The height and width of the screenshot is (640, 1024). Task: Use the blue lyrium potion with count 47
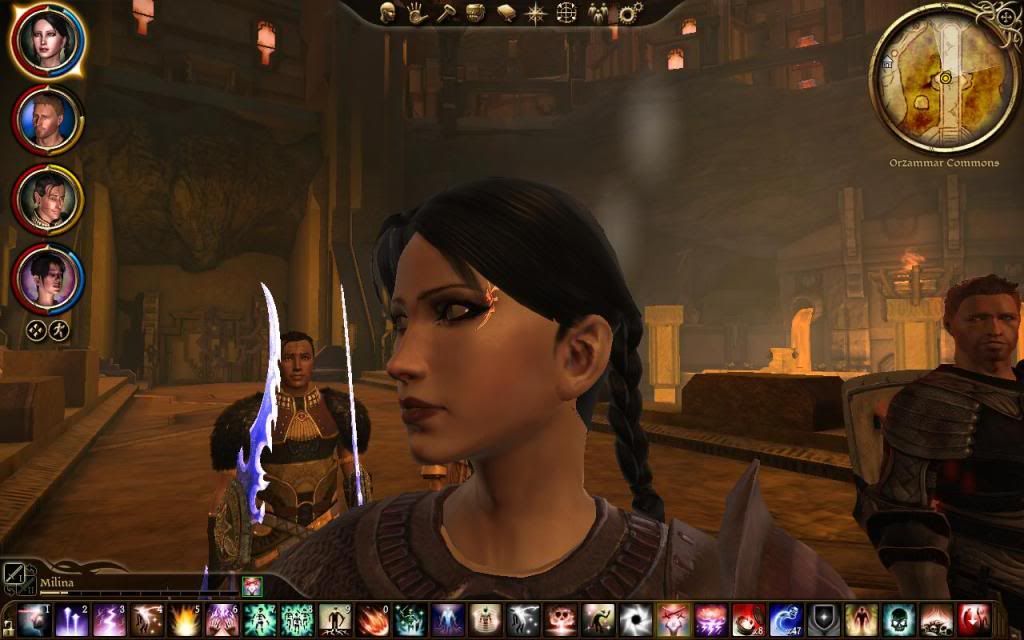[x=784, y=619]
